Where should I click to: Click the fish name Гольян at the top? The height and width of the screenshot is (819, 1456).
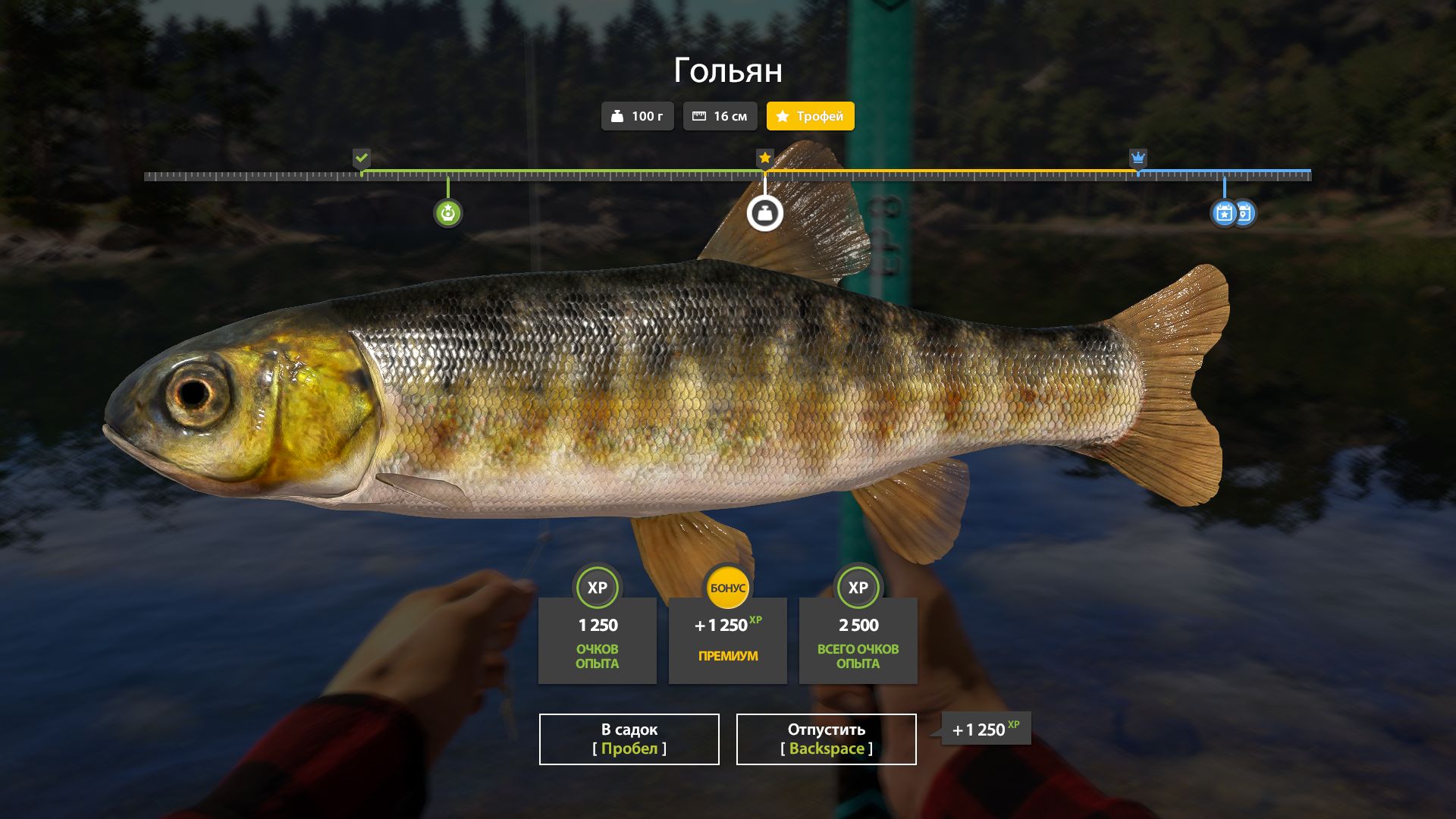point(729,71)
